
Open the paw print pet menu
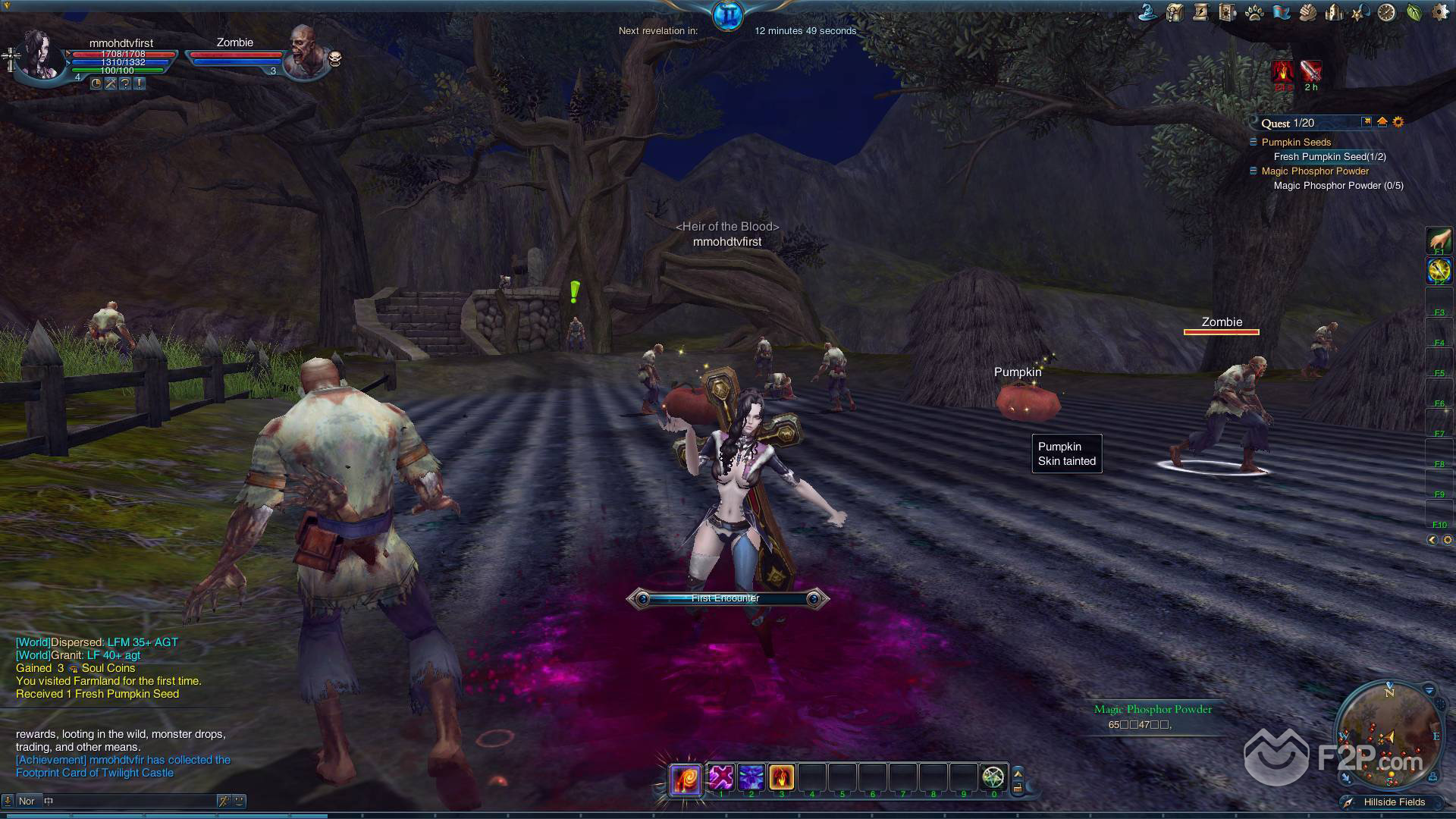click(x=1254, y=13)
